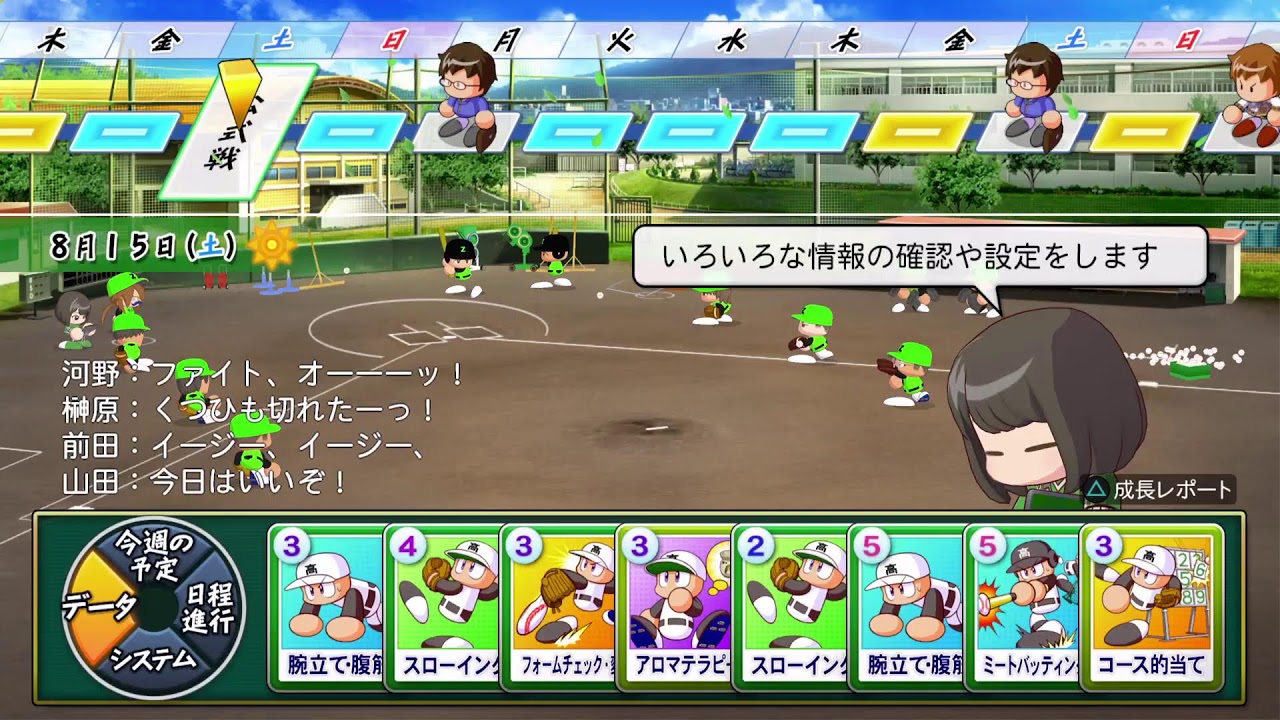Open the highlighted データ menu segment
This screenshot has width=1280, height=720.
pos(99,607)
